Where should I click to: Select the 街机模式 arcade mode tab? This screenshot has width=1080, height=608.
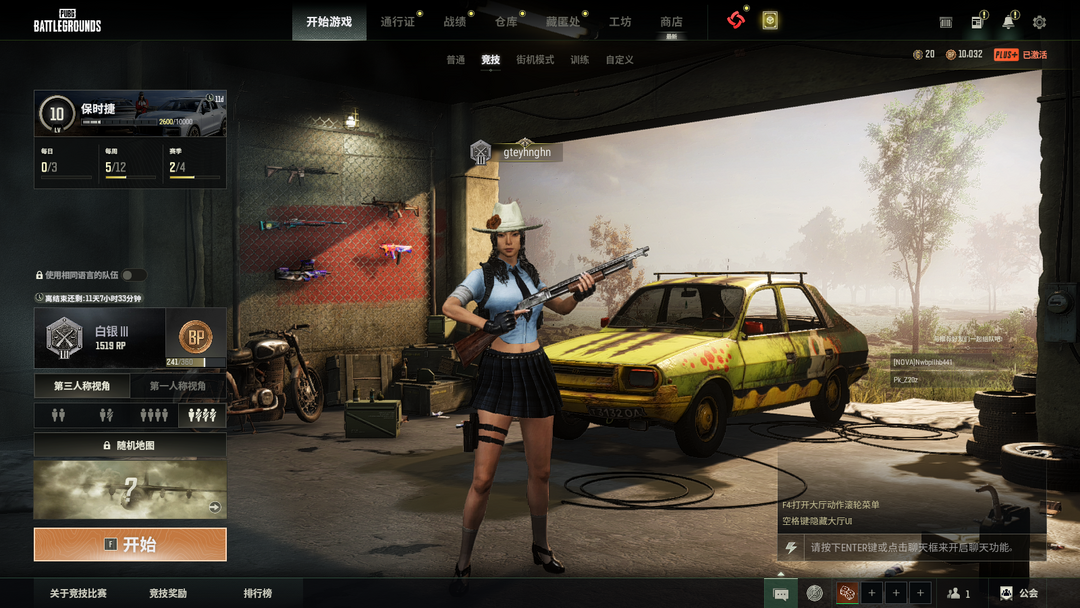click(535, 60)
